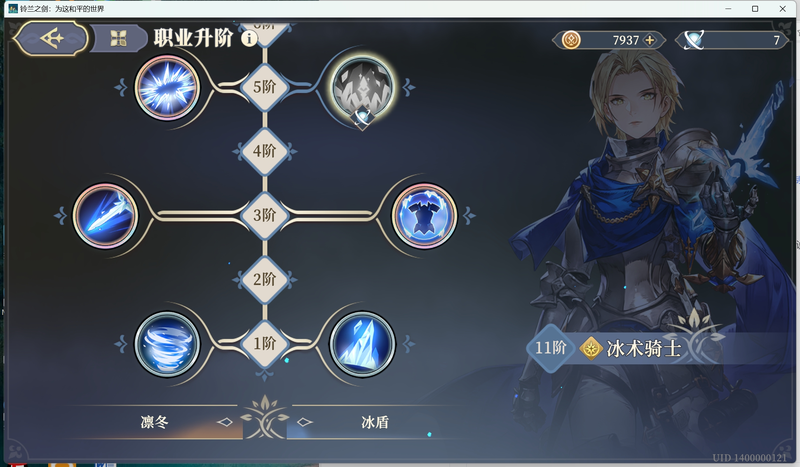The width and height of the screenshot is (800, 467).
Task: Select the whirlwind skill at 1阶
Action: 167,344
